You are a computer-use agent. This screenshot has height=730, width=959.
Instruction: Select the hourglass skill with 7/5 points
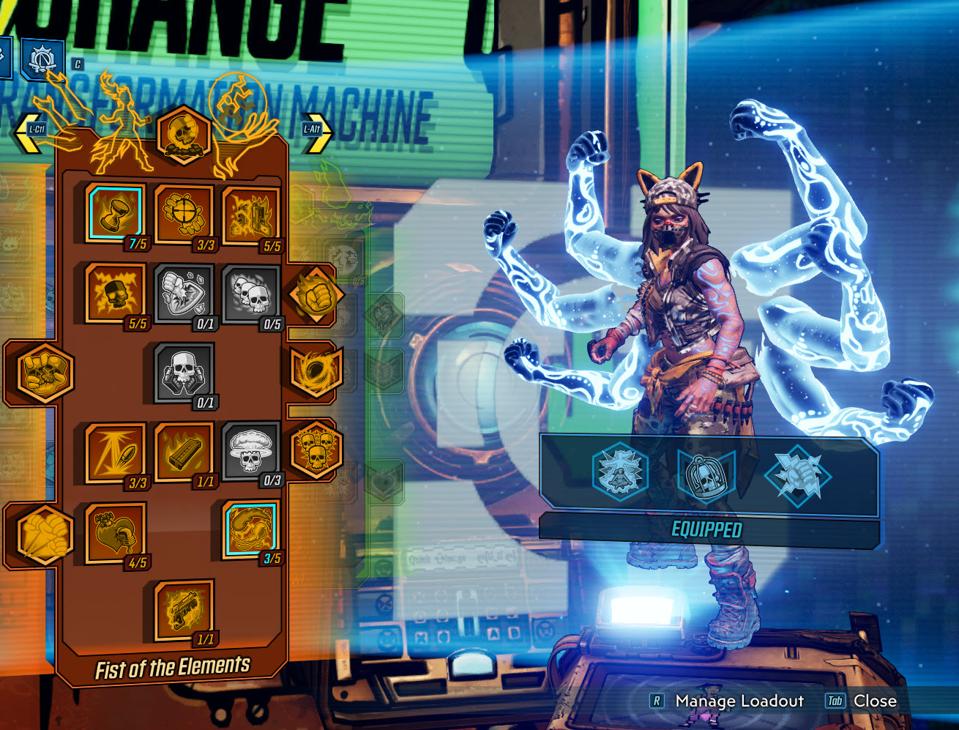point(115,214)
